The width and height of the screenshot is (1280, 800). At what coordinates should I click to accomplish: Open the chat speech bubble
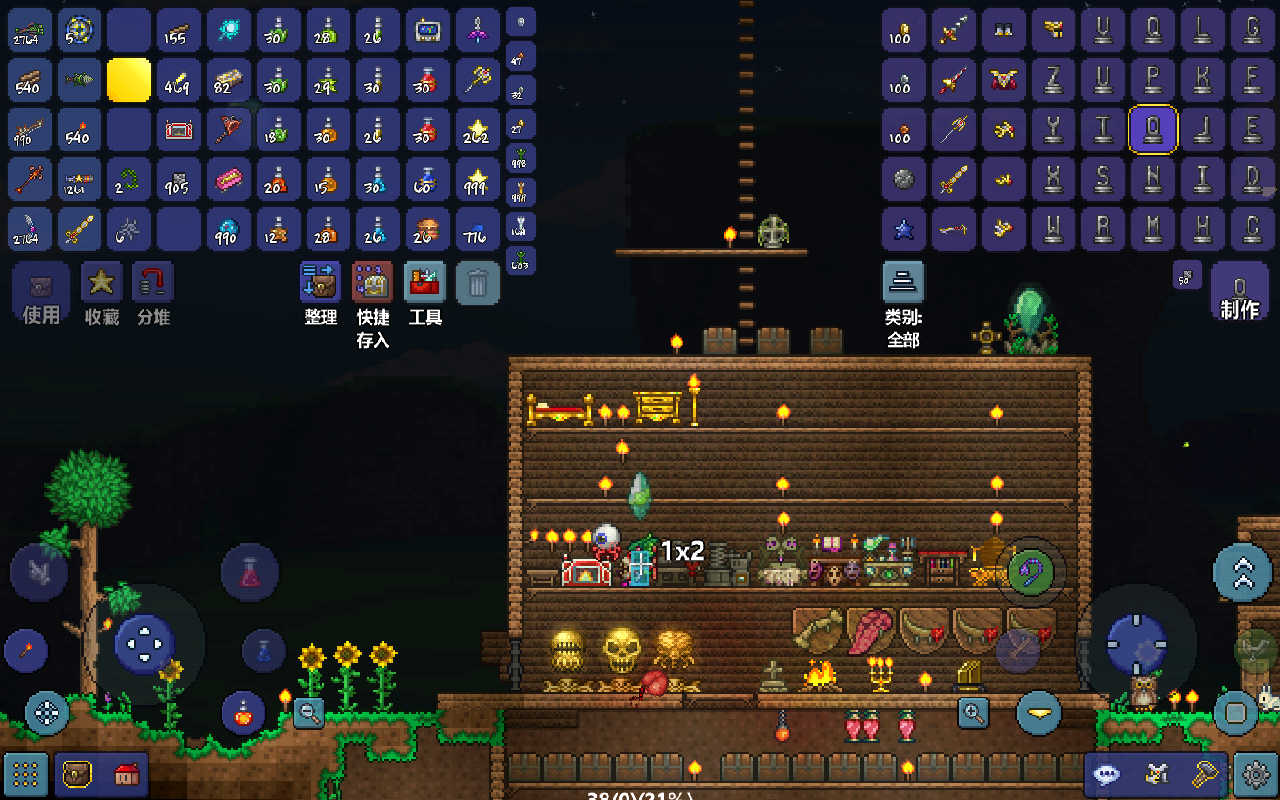click(x=1107, y=773)
